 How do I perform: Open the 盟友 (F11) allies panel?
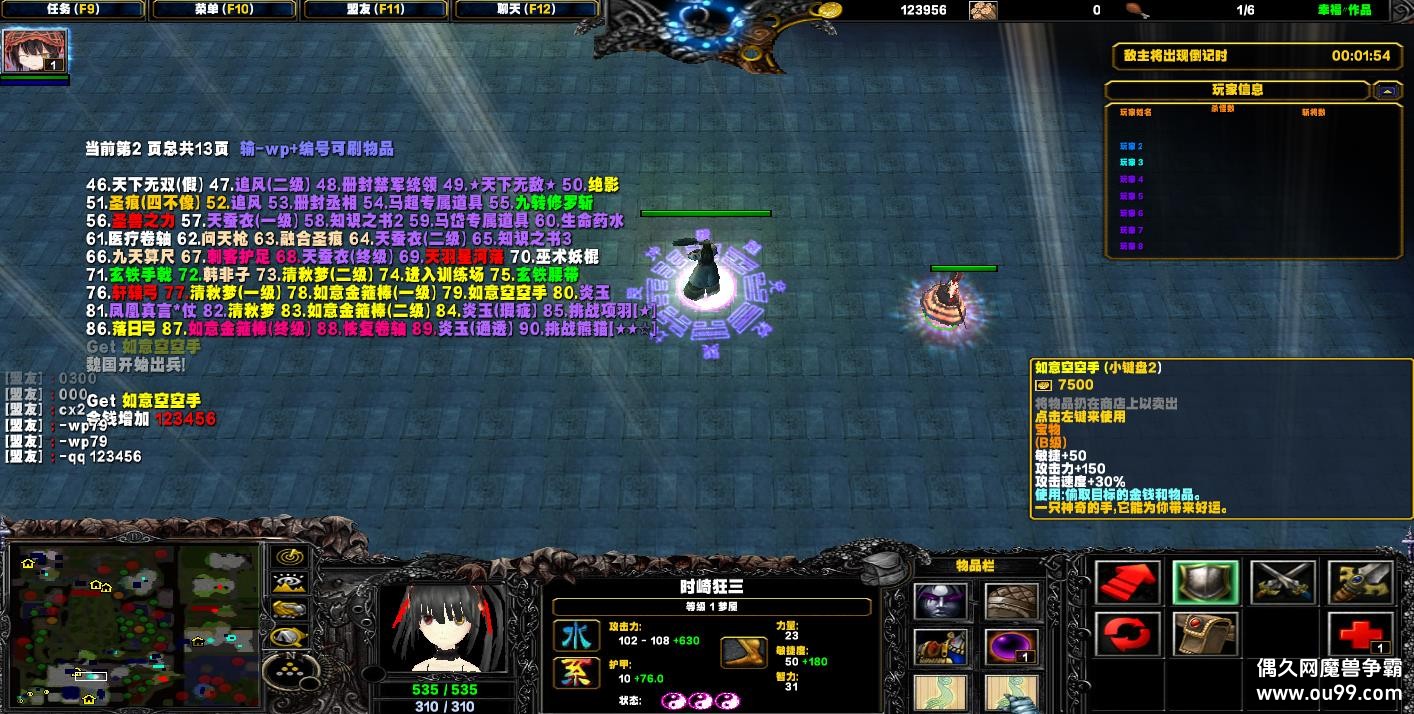(375, 10)
